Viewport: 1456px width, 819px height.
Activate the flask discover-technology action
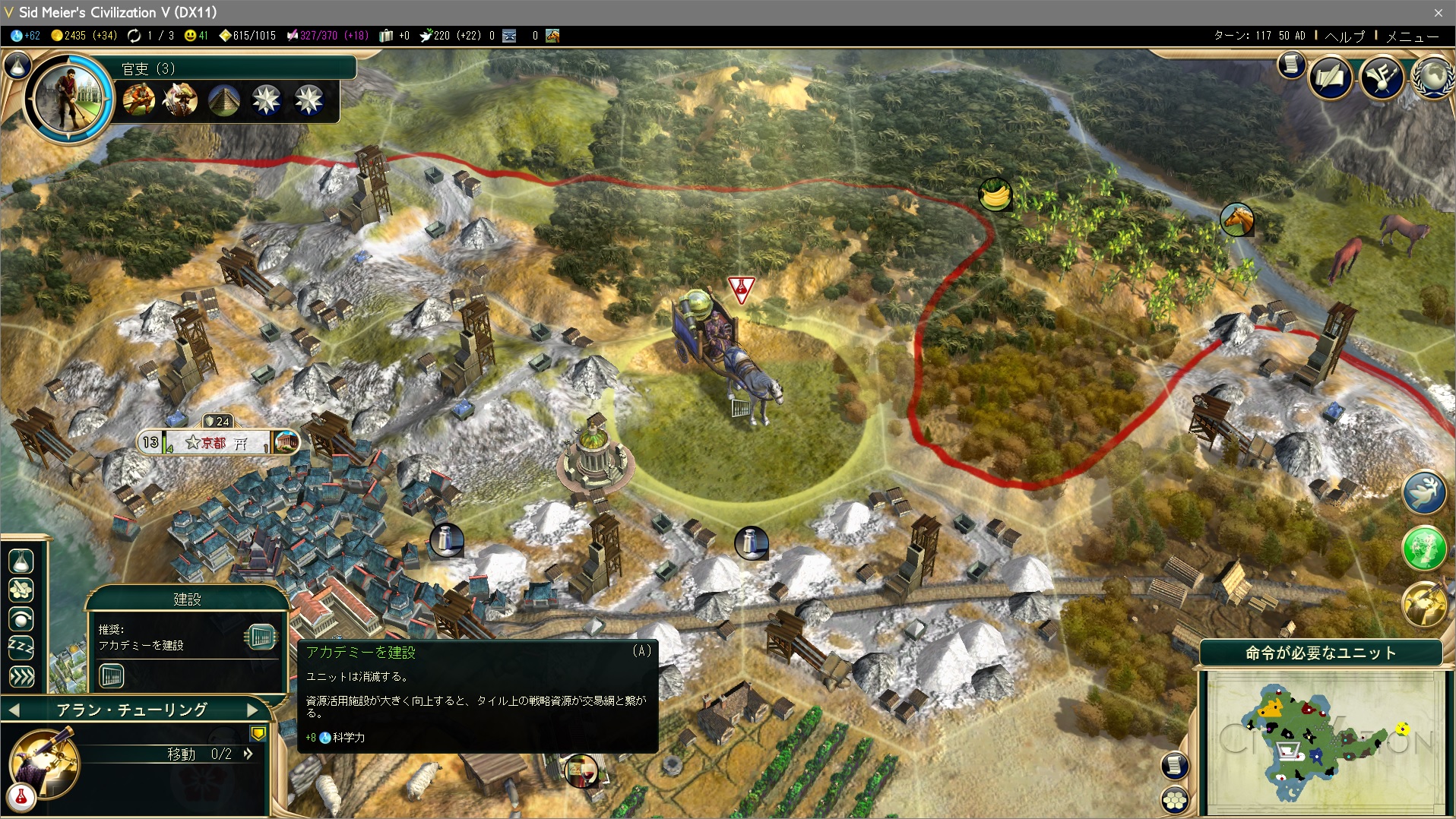(21, 561)
